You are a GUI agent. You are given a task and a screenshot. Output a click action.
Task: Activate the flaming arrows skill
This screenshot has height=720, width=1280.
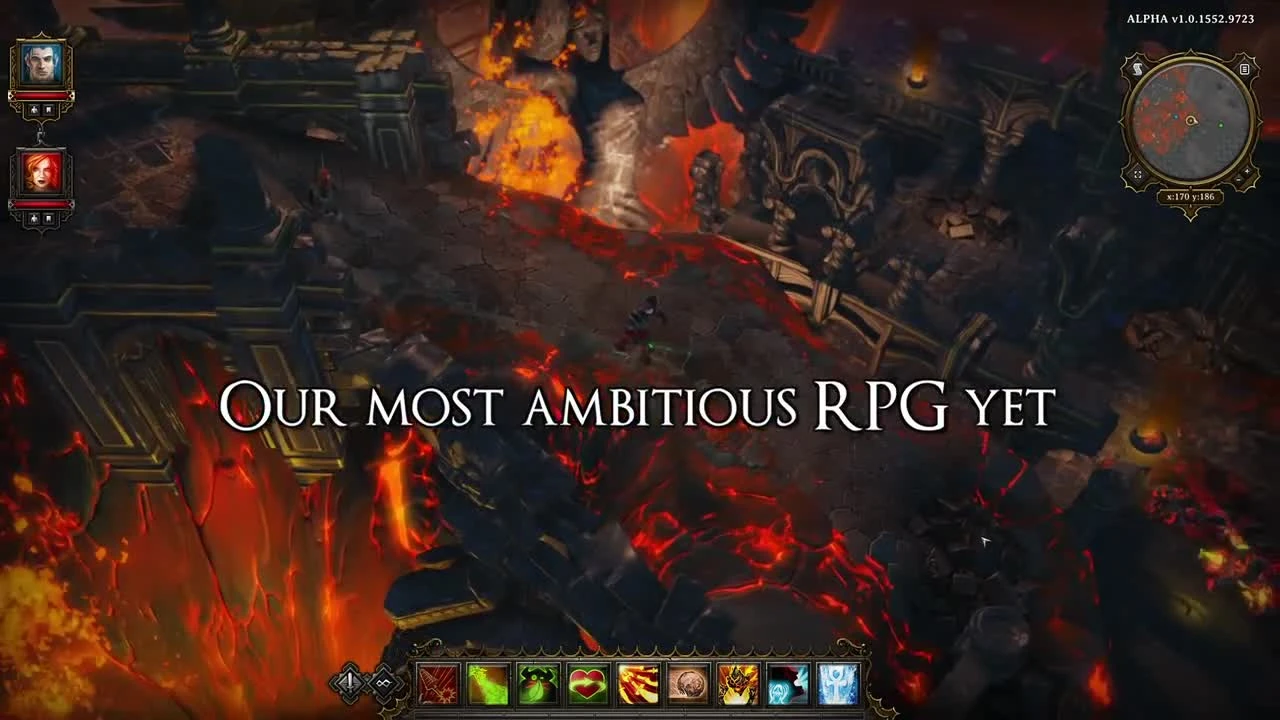(639, 683)
